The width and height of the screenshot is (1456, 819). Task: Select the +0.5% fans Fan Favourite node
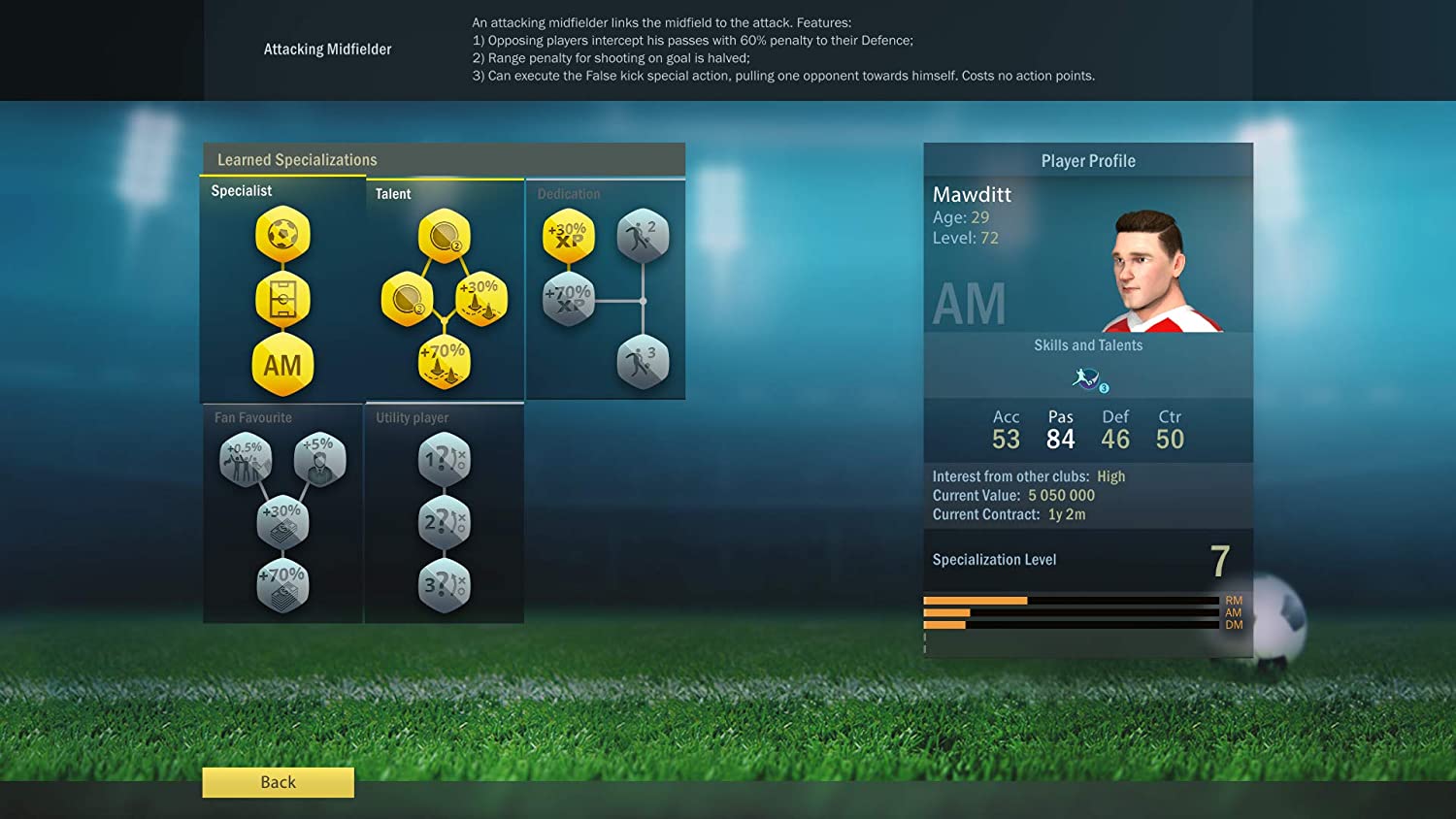pyautogui.click(x=246, y=459)
